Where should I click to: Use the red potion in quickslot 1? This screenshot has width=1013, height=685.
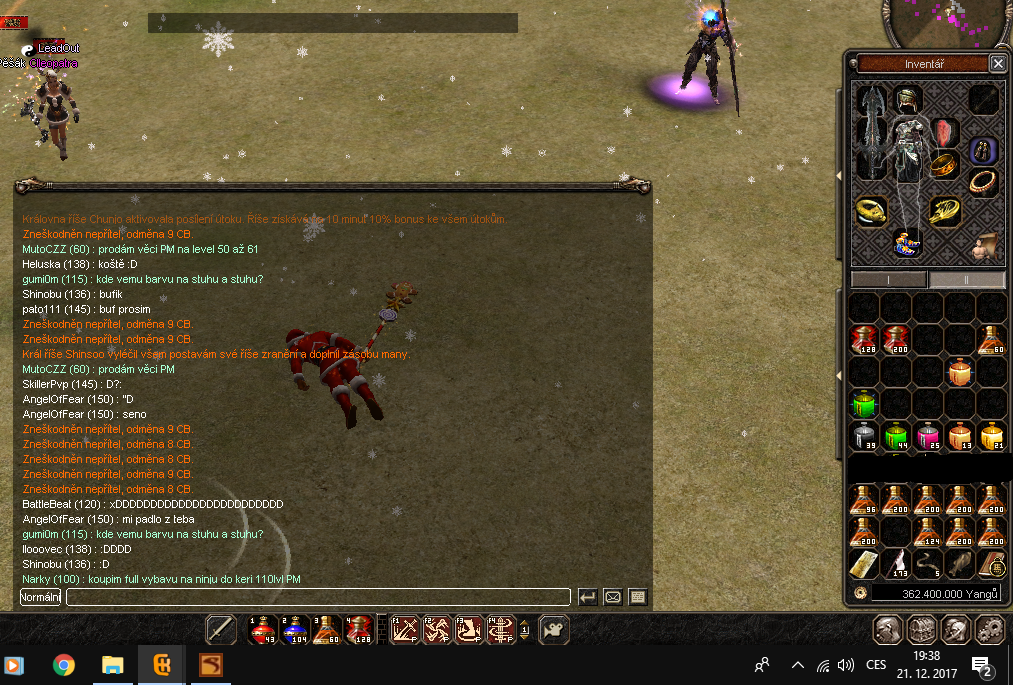point(262,629)
